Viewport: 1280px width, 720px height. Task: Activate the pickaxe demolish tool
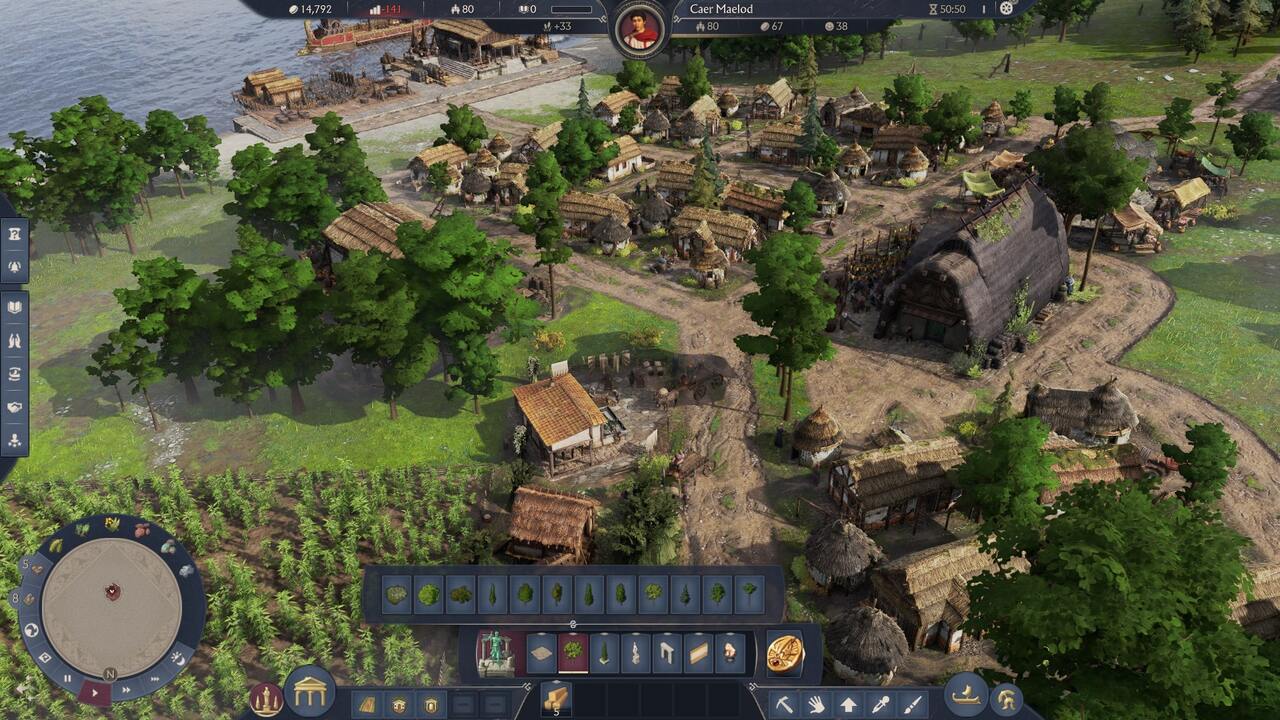tap(784, 704)
